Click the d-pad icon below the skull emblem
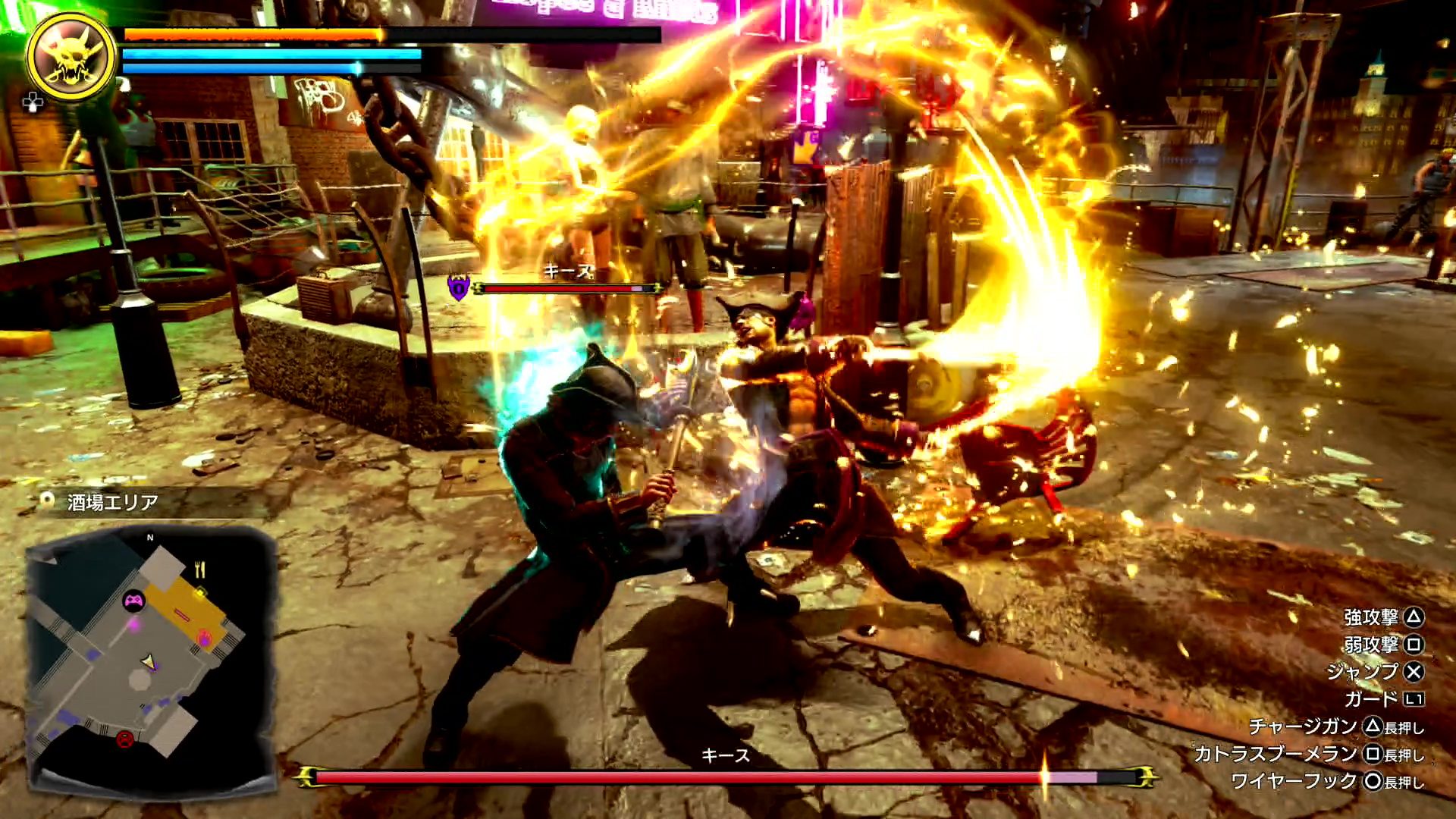 click(33, 102)
